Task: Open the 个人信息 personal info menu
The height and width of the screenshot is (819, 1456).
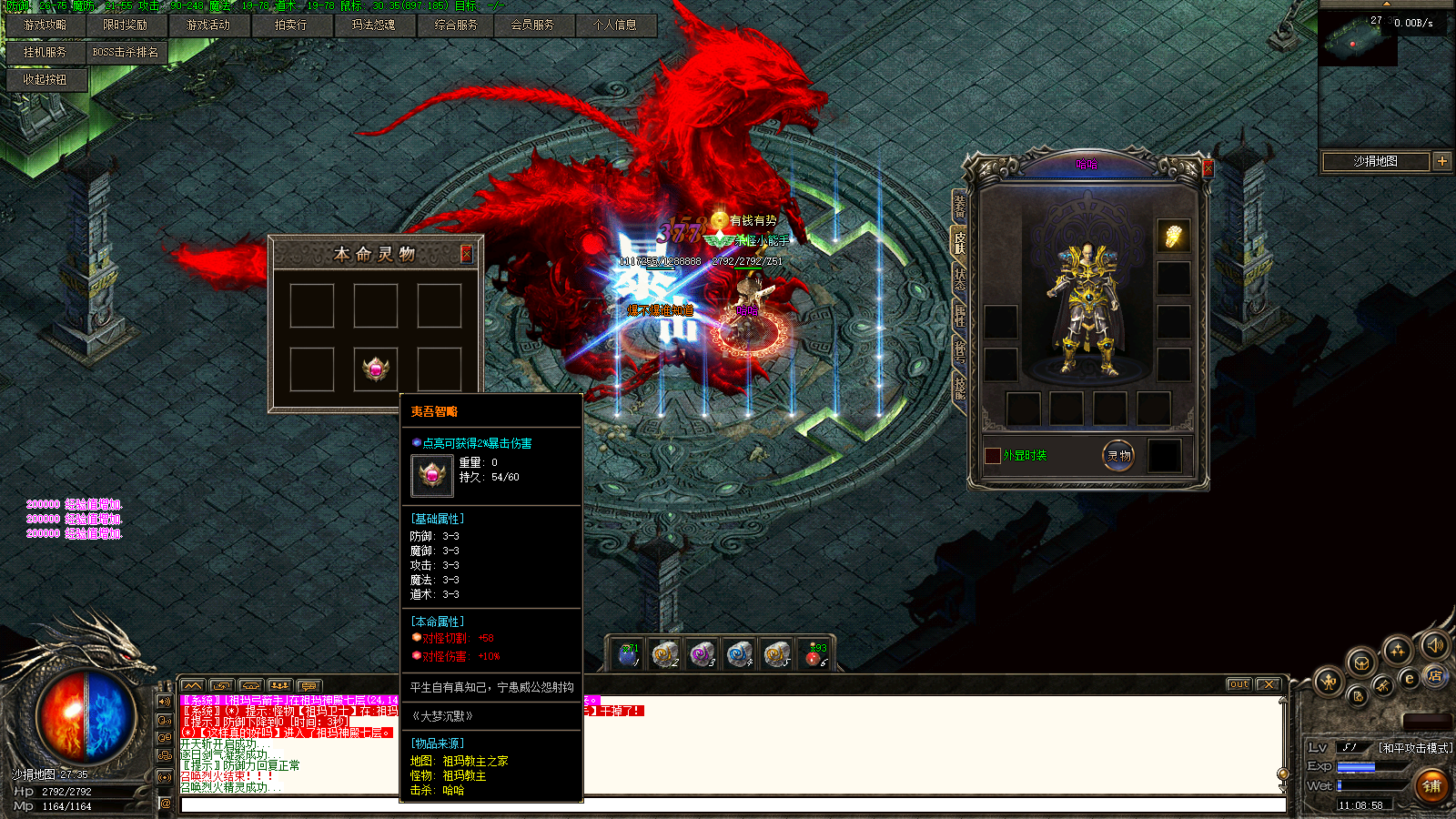Action: tap(615, 25)
